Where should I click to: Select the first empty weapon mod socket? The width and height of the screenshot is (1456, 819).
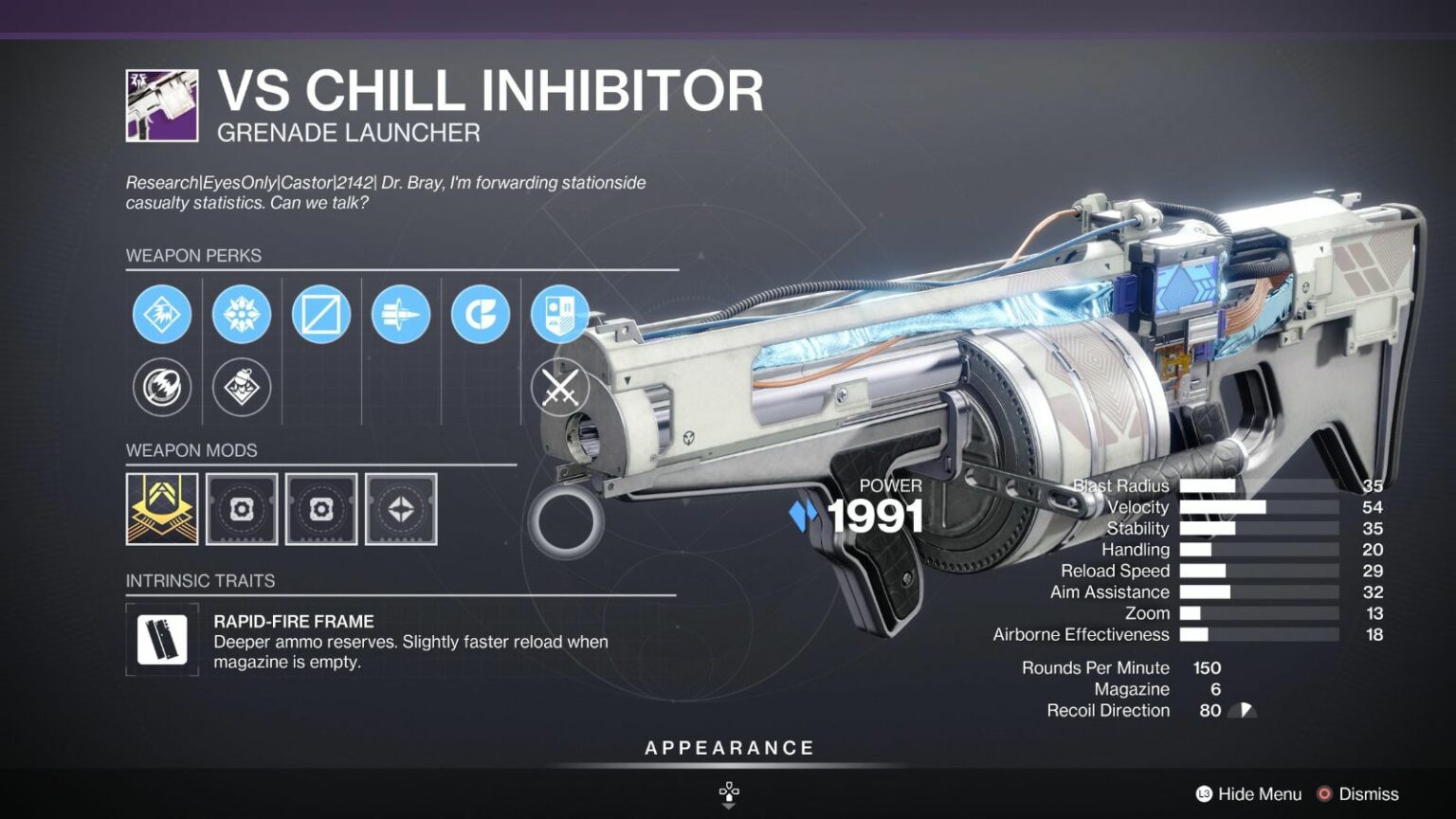tap(242, 509)
